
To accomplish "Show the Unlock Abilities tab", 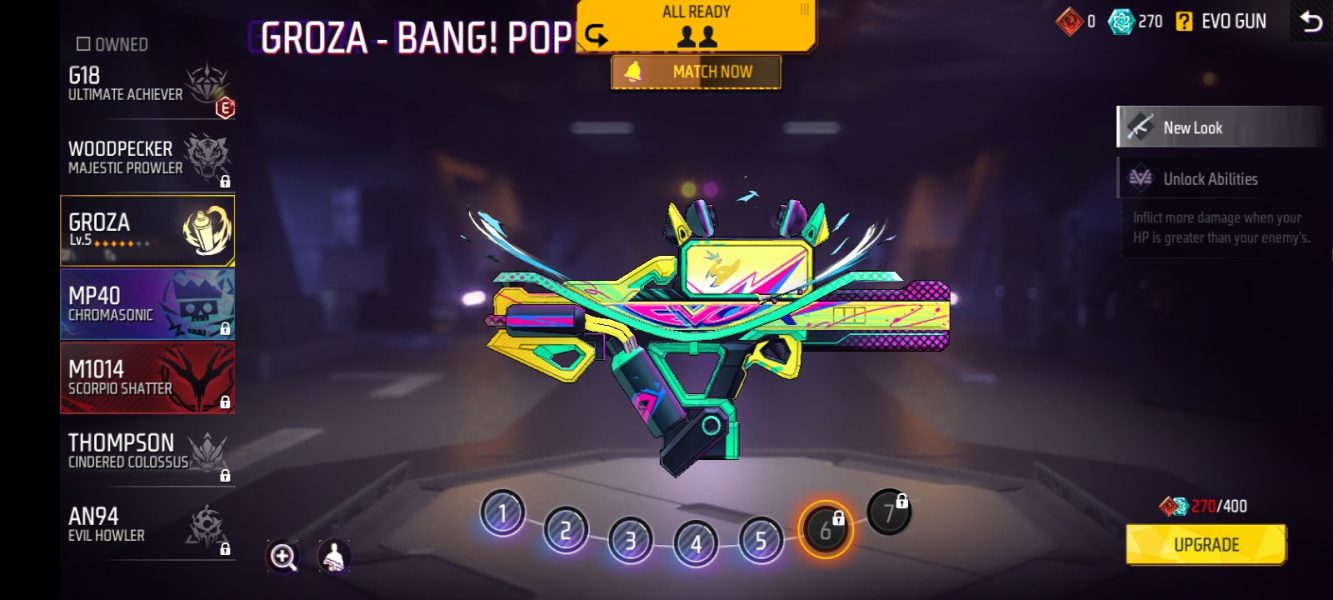I will 1218,179.
